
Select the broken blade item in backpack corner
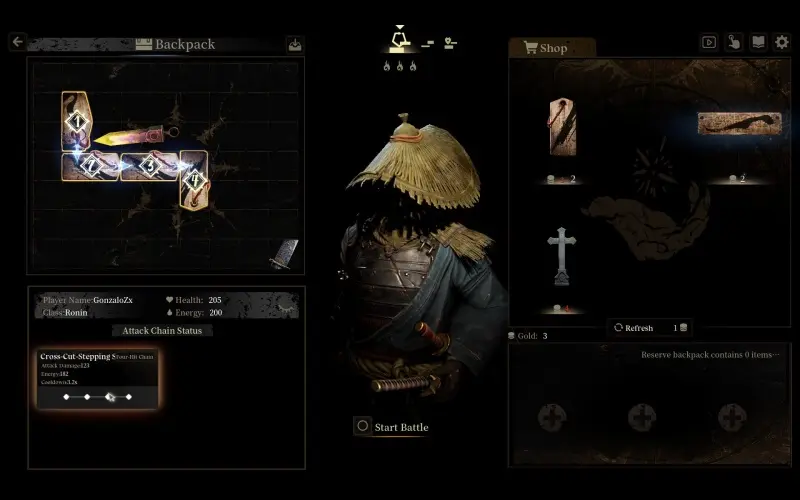[x=284, y=254]
